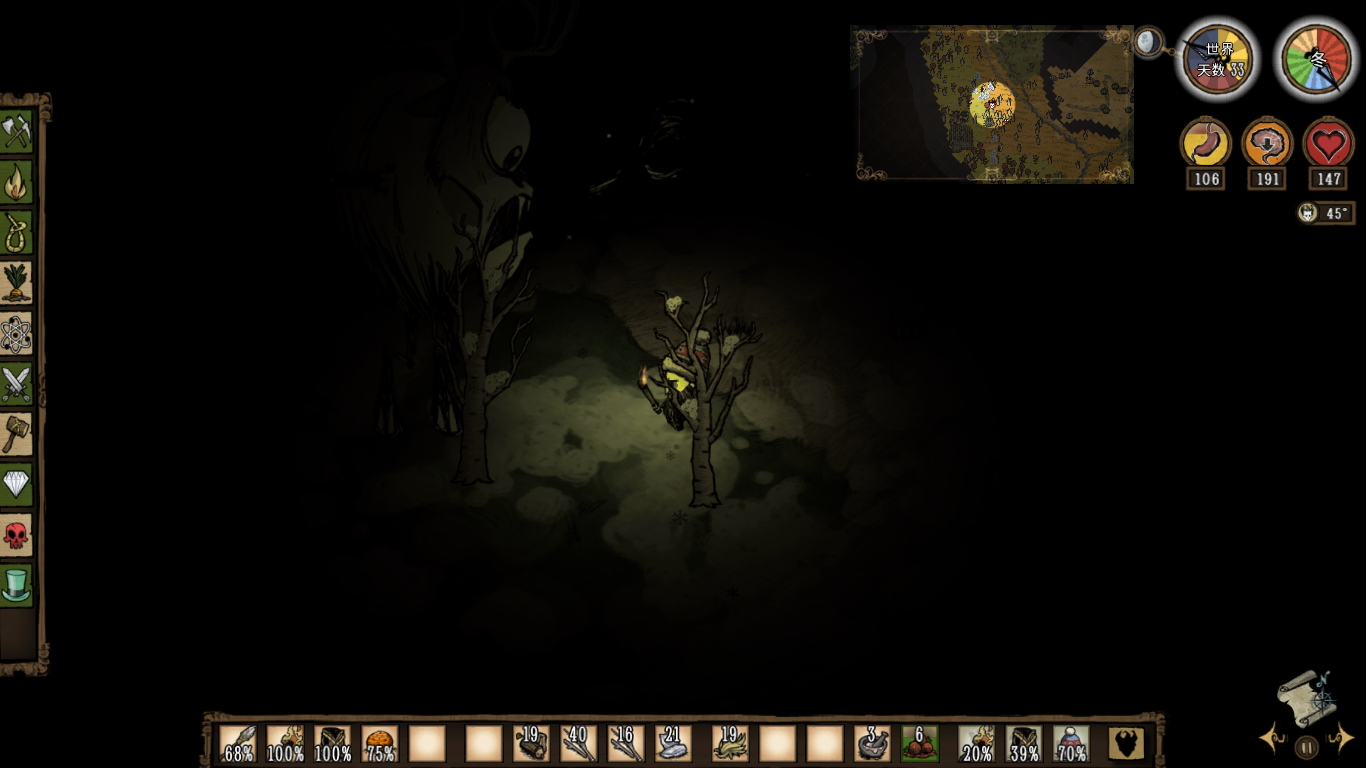The width and height of the screenshot is (1366, 768).
Task: Open the red skull Magic tab
Action: (17, 536)
